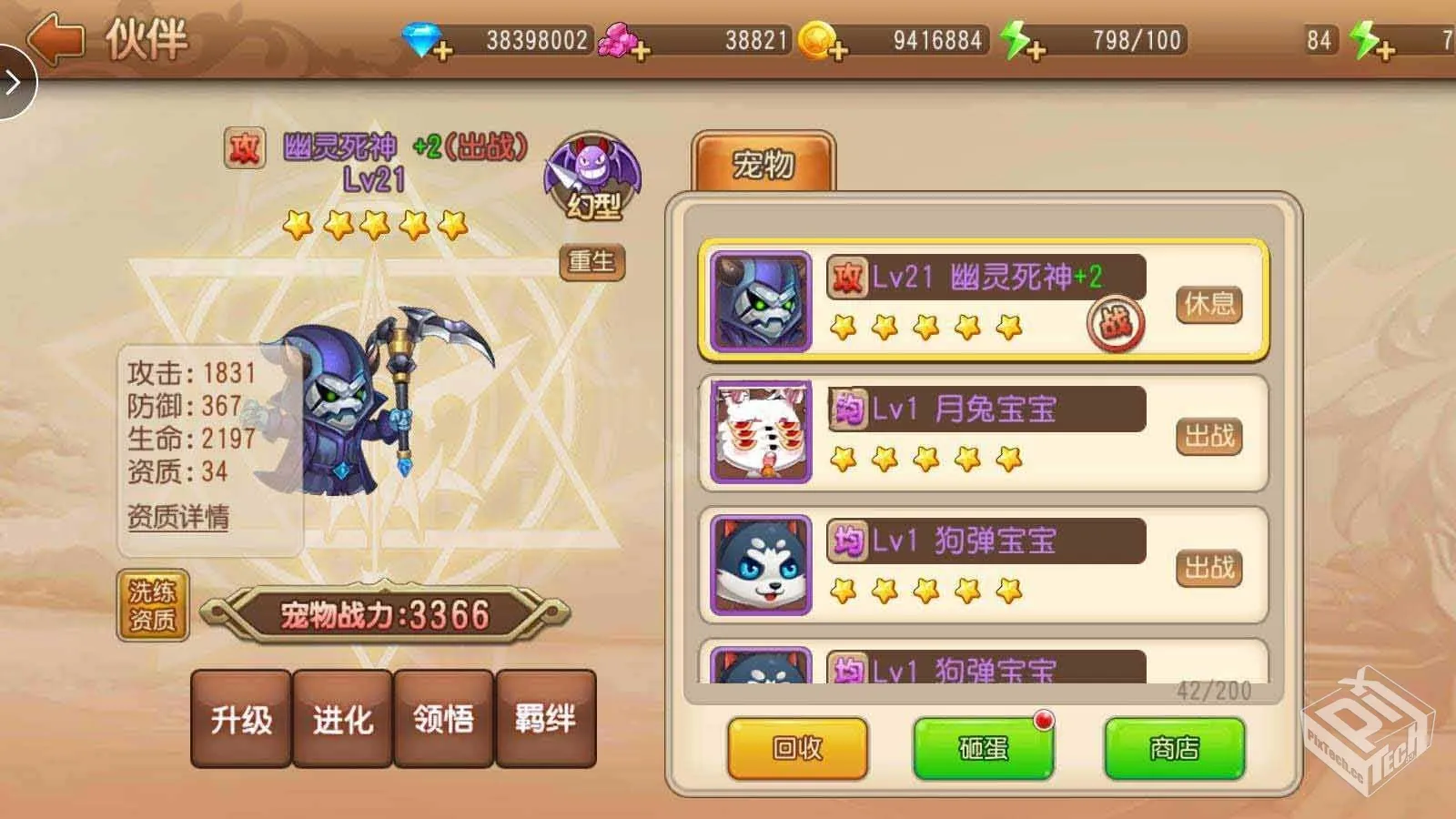Set 幽灵死神 to rest with 休息
The width and height of the screenshot is (1456, 819).
[x=1208, y=304]
